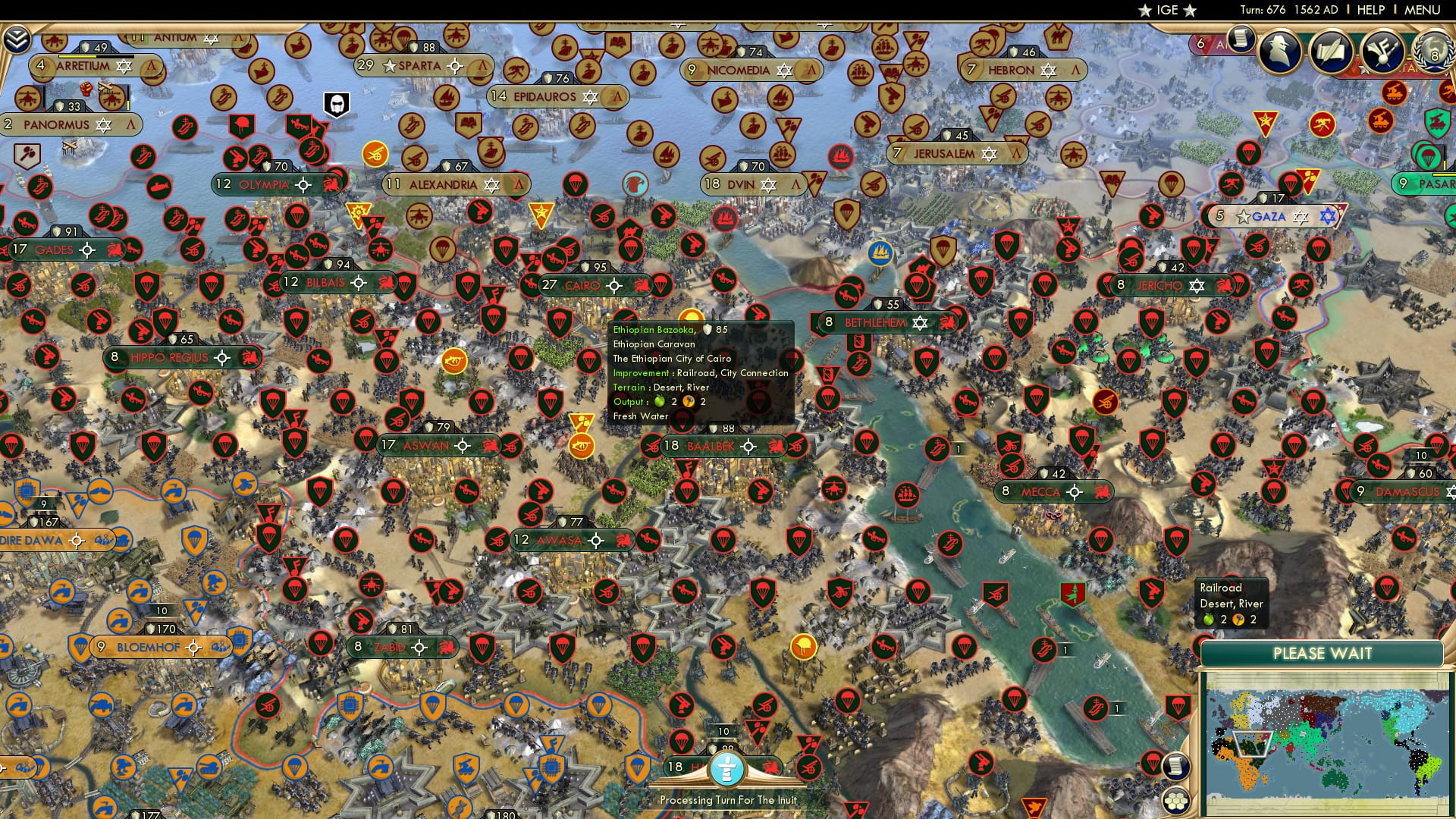Open HELP from the top bar
The height and width of the screenshot is (819, 1456).
[x=1369, y=10]
